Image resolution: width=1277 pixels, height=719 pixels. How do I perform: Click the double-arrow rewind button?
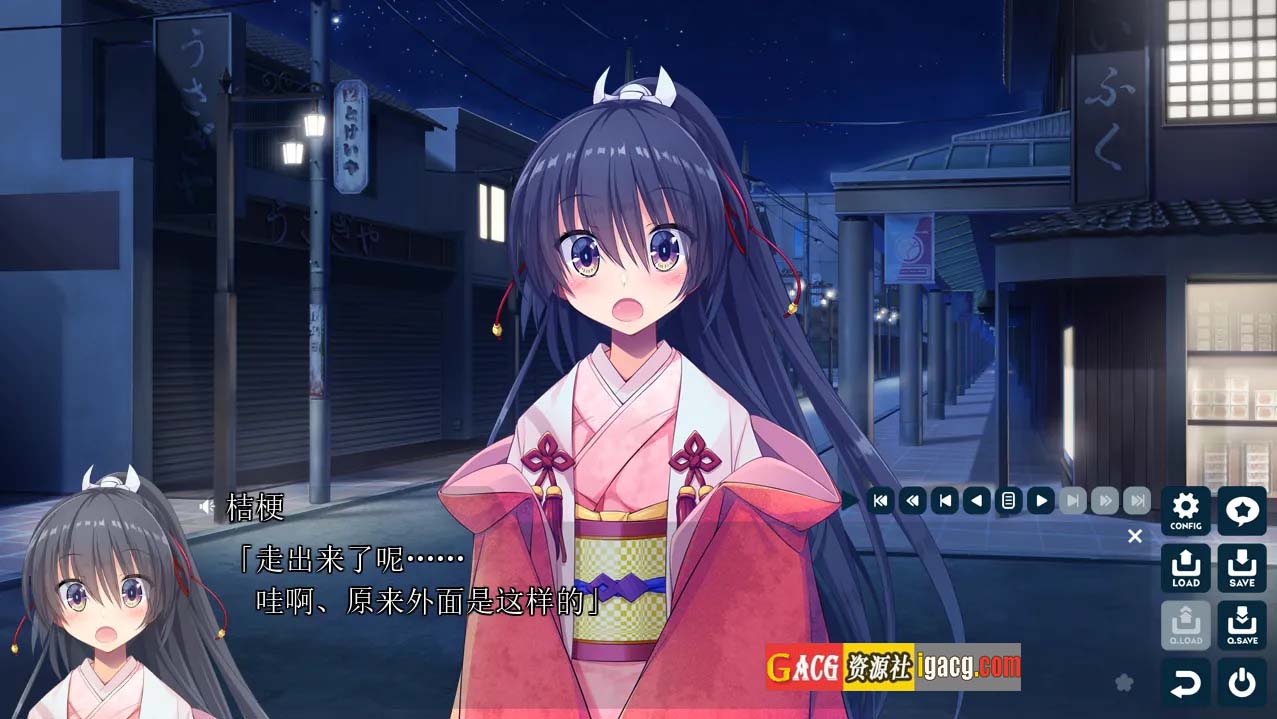click(x=912, y=500)
